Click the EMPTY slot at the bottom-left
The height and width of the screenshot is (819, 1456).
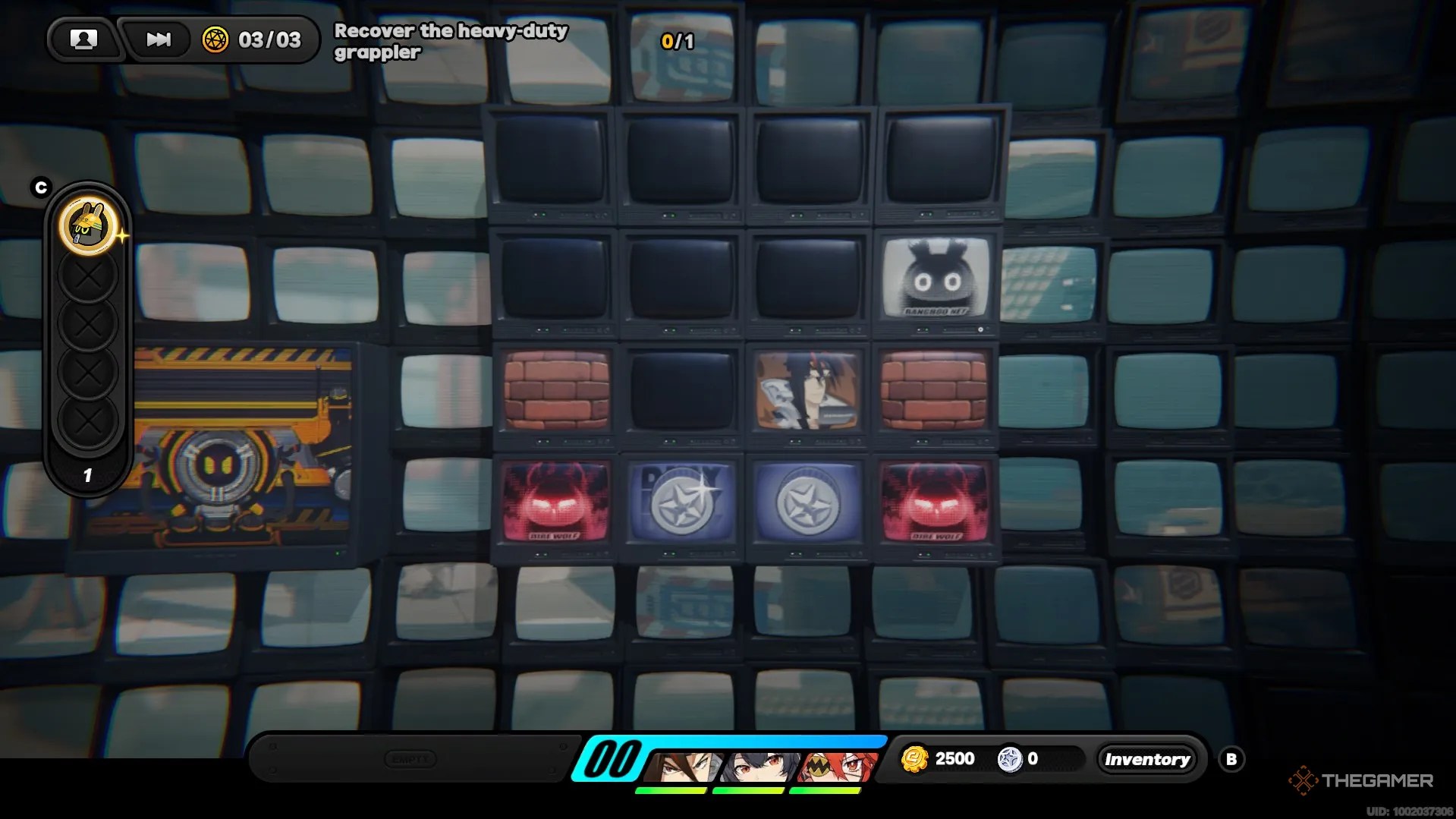click(x=410, y=759)
